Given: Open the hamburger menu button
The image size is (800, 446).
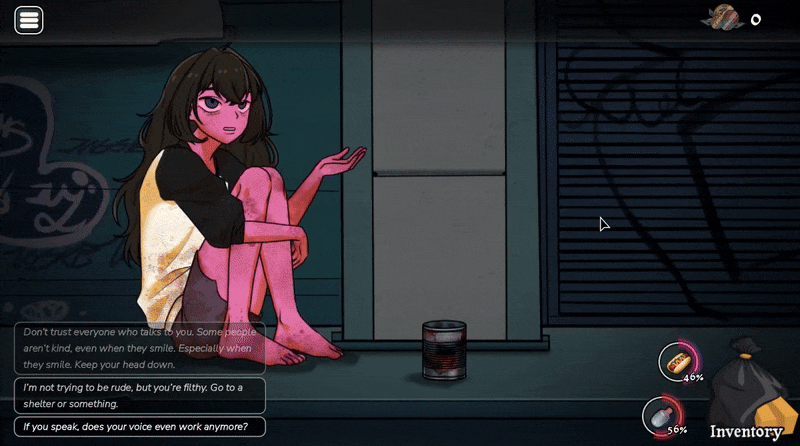Looking at the screenshot, I should tap(29, 20).
